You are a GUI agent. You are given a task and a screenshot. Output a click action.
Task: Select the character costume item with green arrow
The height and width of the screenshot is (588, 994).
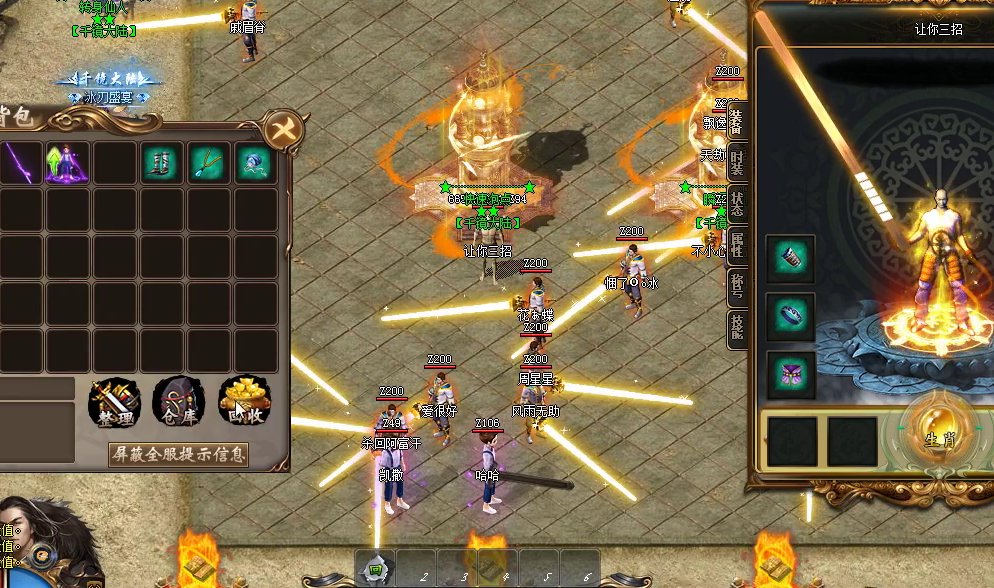[67, 163]
